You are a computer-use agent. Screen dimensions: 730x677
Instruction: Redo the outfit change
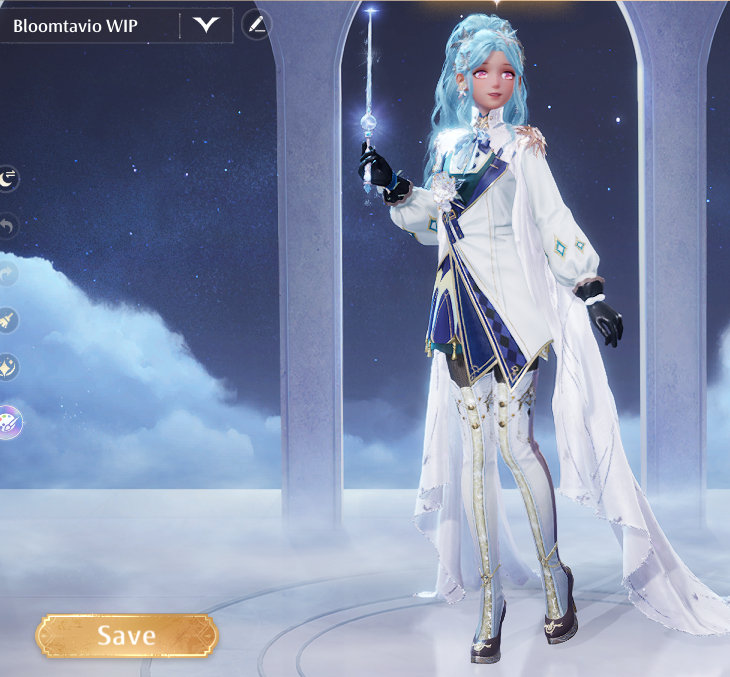pos(8,273)
